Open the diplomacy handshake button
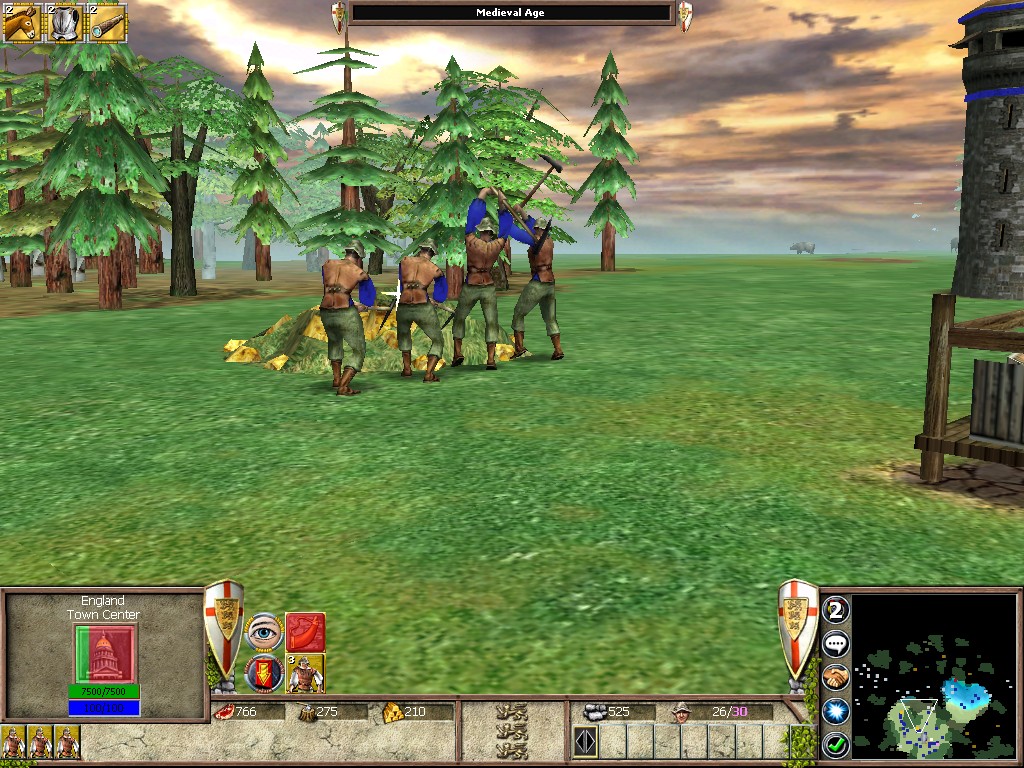Viewport: 1024px width, 768px height. point(836,677)
